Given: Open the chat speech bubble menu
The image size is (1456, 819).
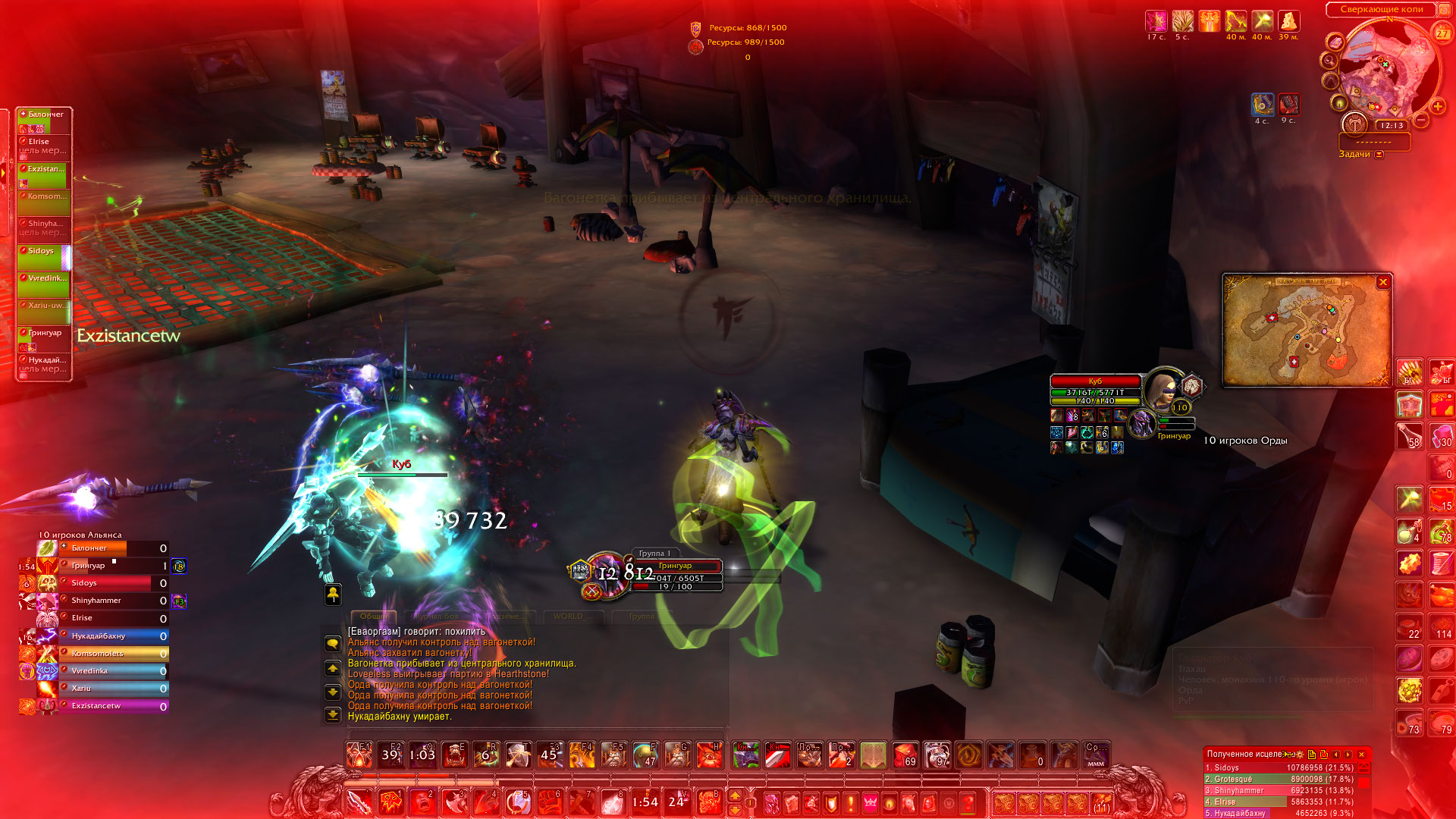Looking at the screenshot, I should pos(333,644).
